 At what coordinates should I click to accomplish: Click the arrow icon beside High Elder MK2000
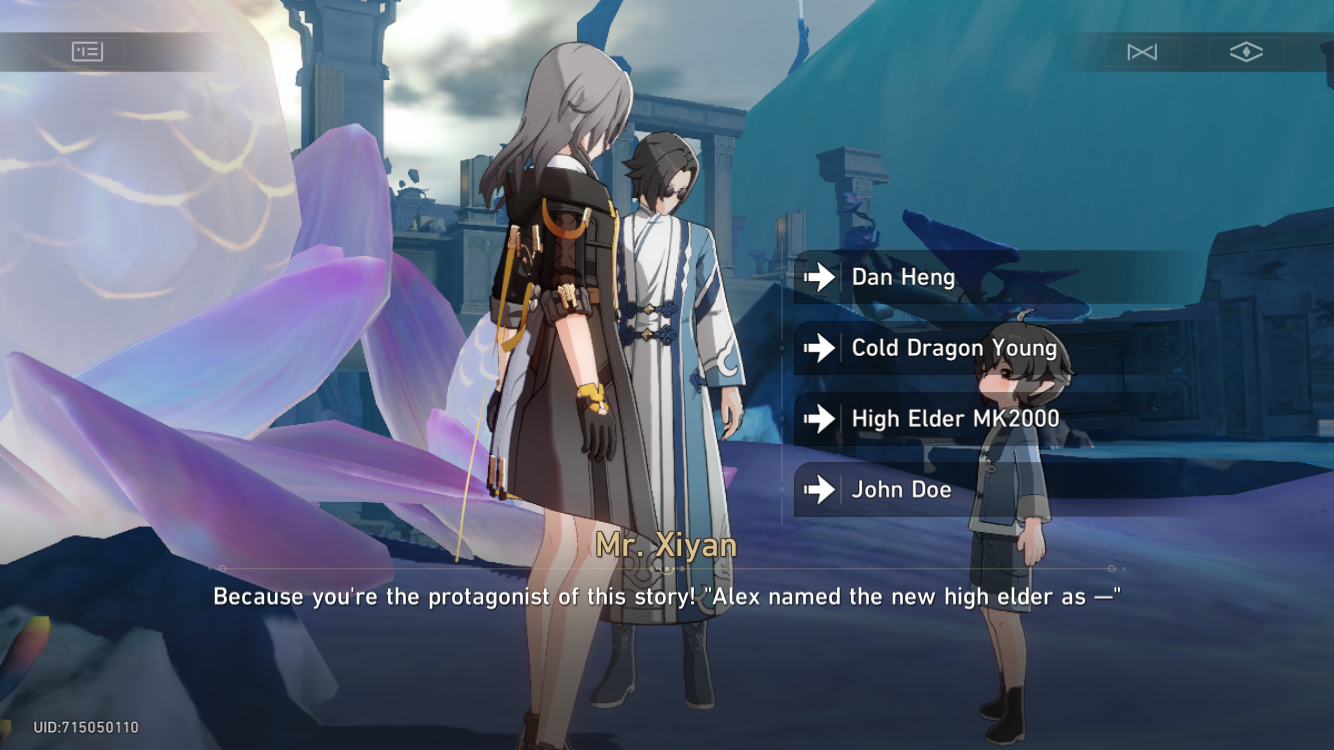point(818,419)
